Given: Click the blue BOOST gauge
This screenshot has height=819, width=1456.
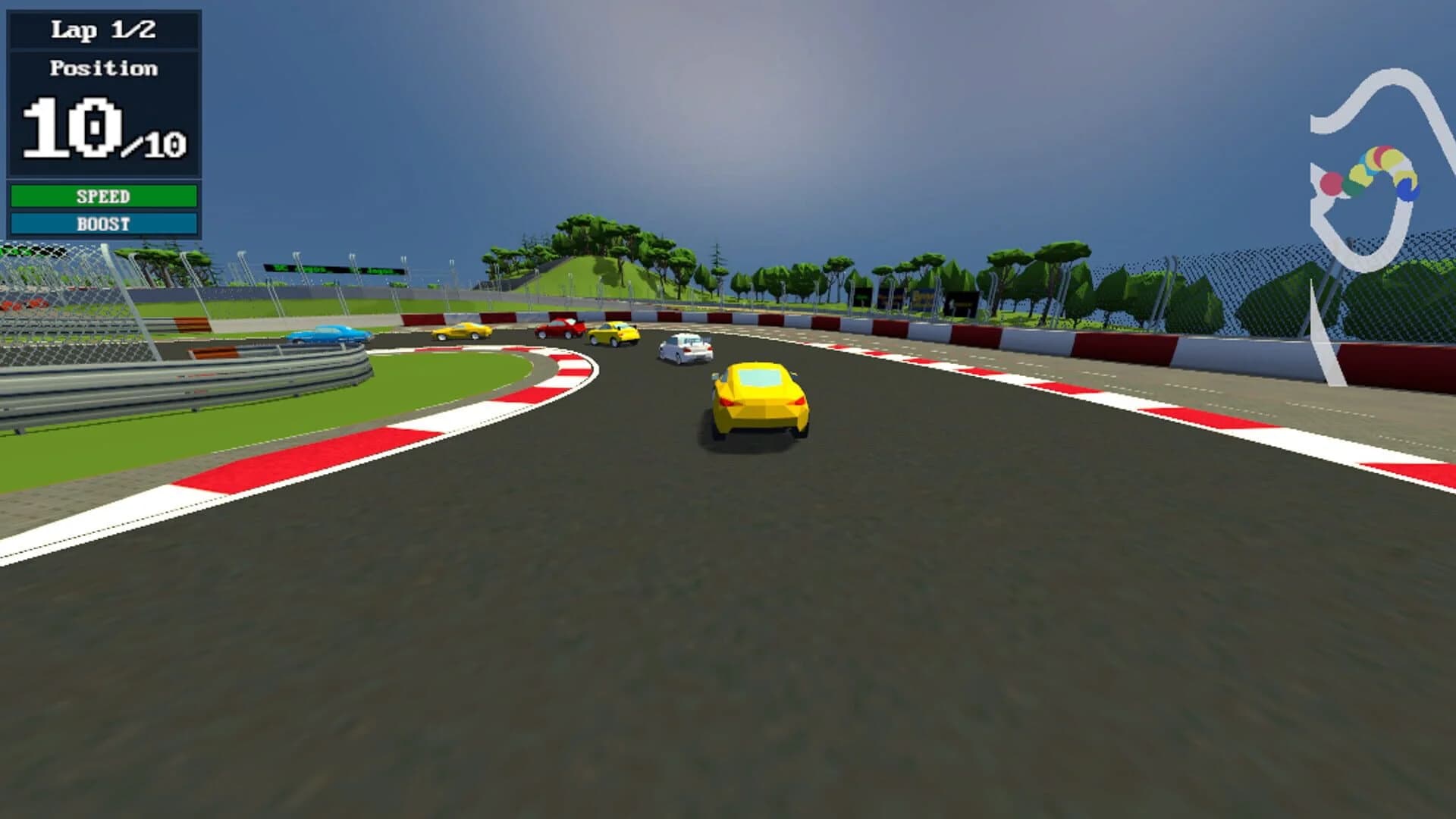Looking at the screenshot, I should point(102,224).
